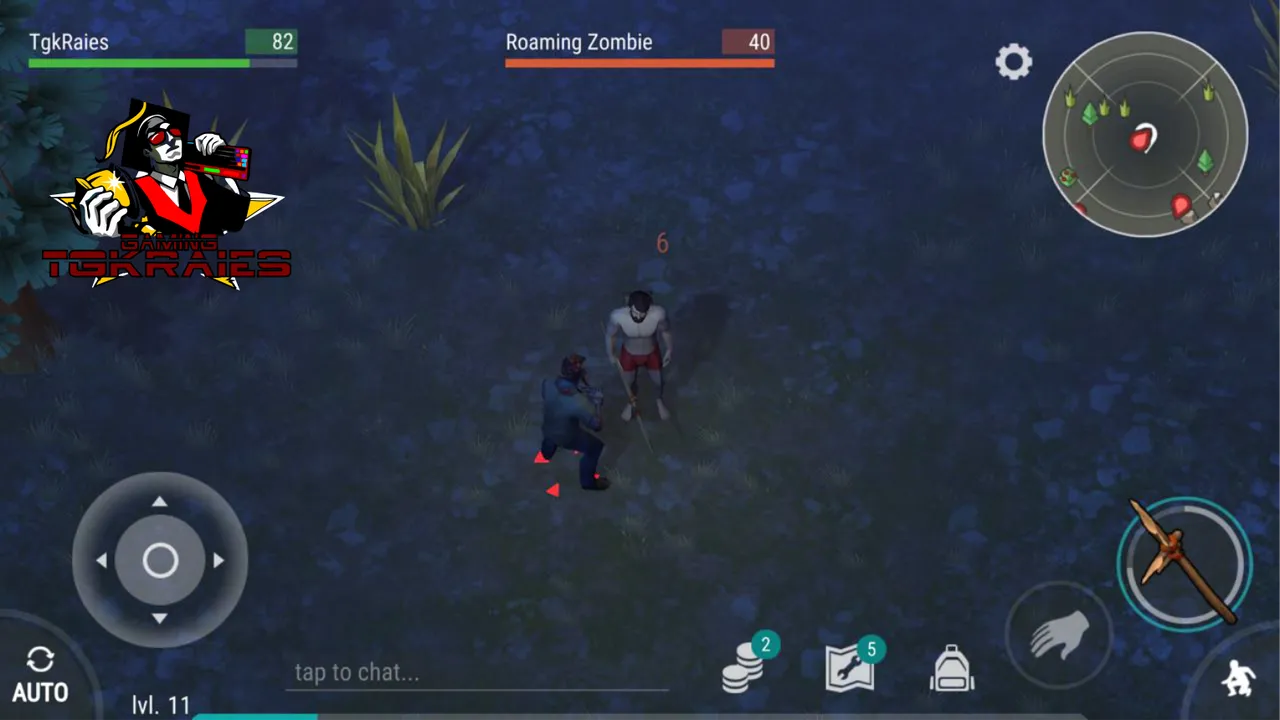Tap the hand interact button
Image resolution: width=1280 pixels, height=720 pixels.
(1059, 634)
